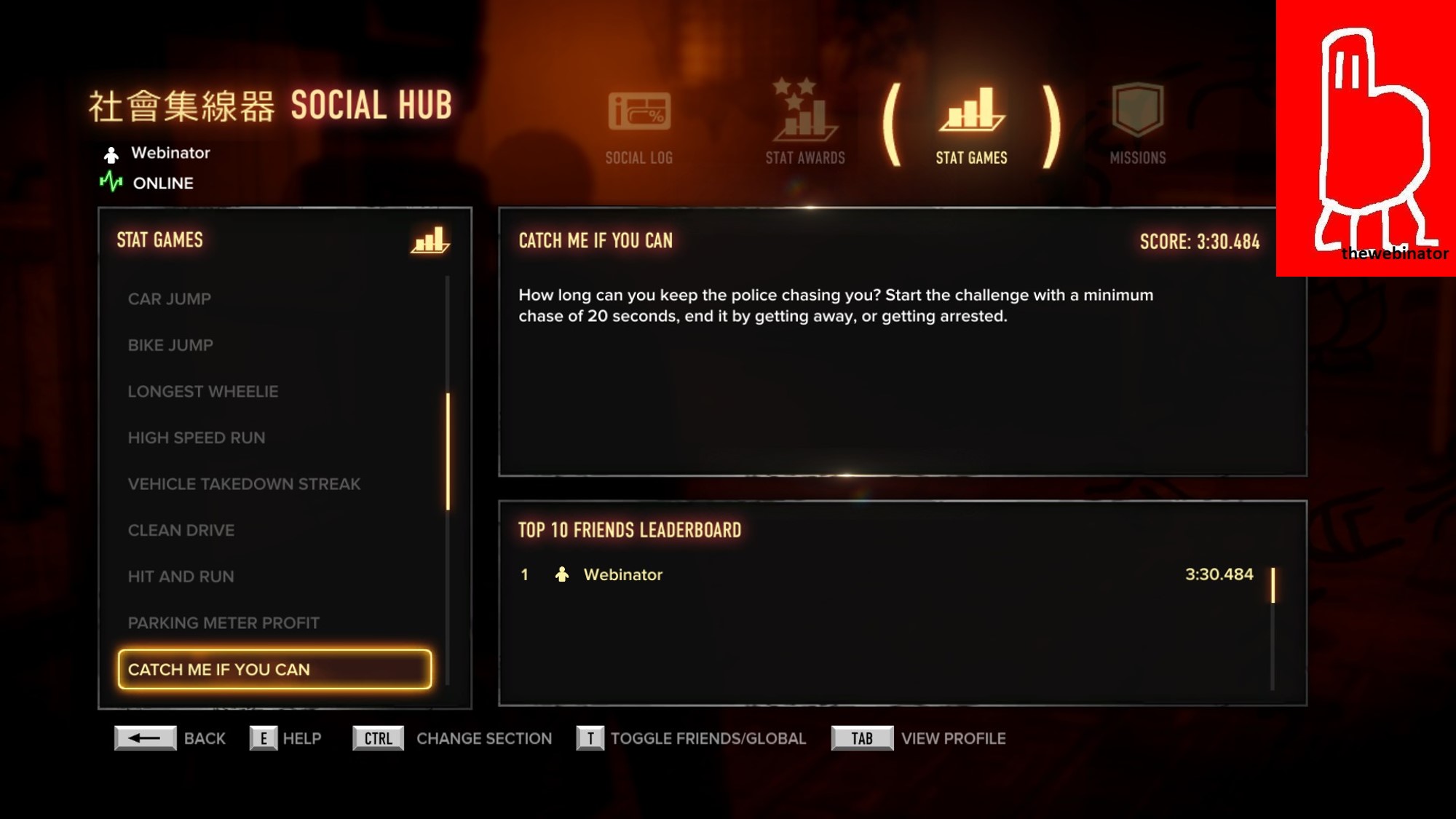Open the Hit and Run stat game
The width and height of the screenshot is (1456, 819).
(x=181, y=577)
